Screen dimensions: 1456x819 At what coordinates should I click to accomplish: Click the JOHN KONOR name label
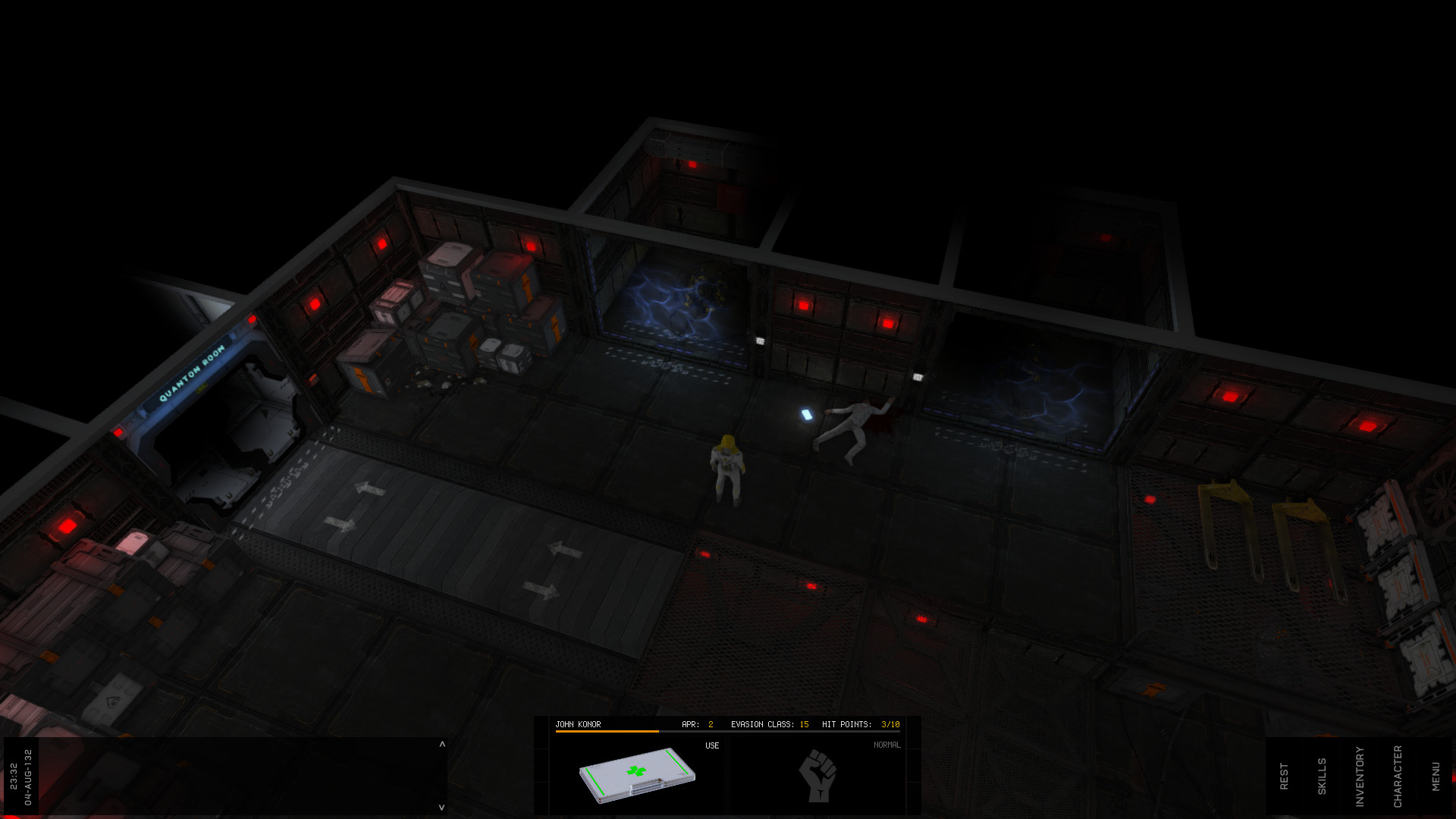point(579,724)
